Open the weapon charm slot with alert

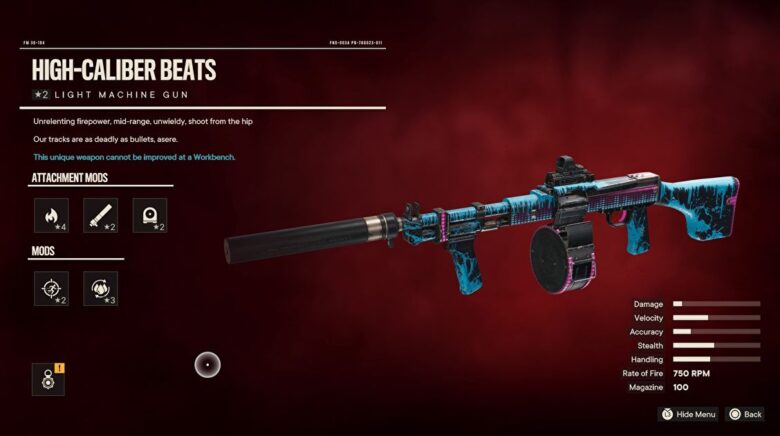[48, 379]
